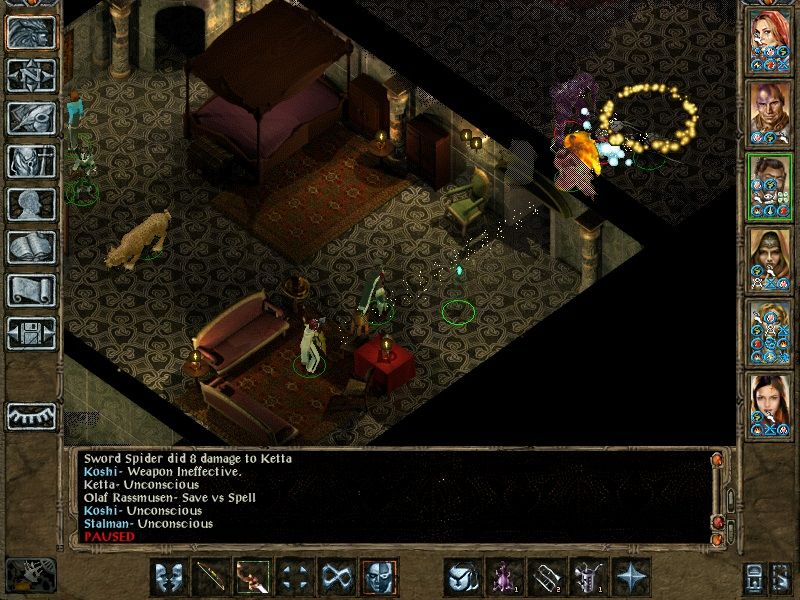Screen dimensions: 800x600
Task: Click the hand icon in bottom-left corner
Action: [x=30, y=575]
